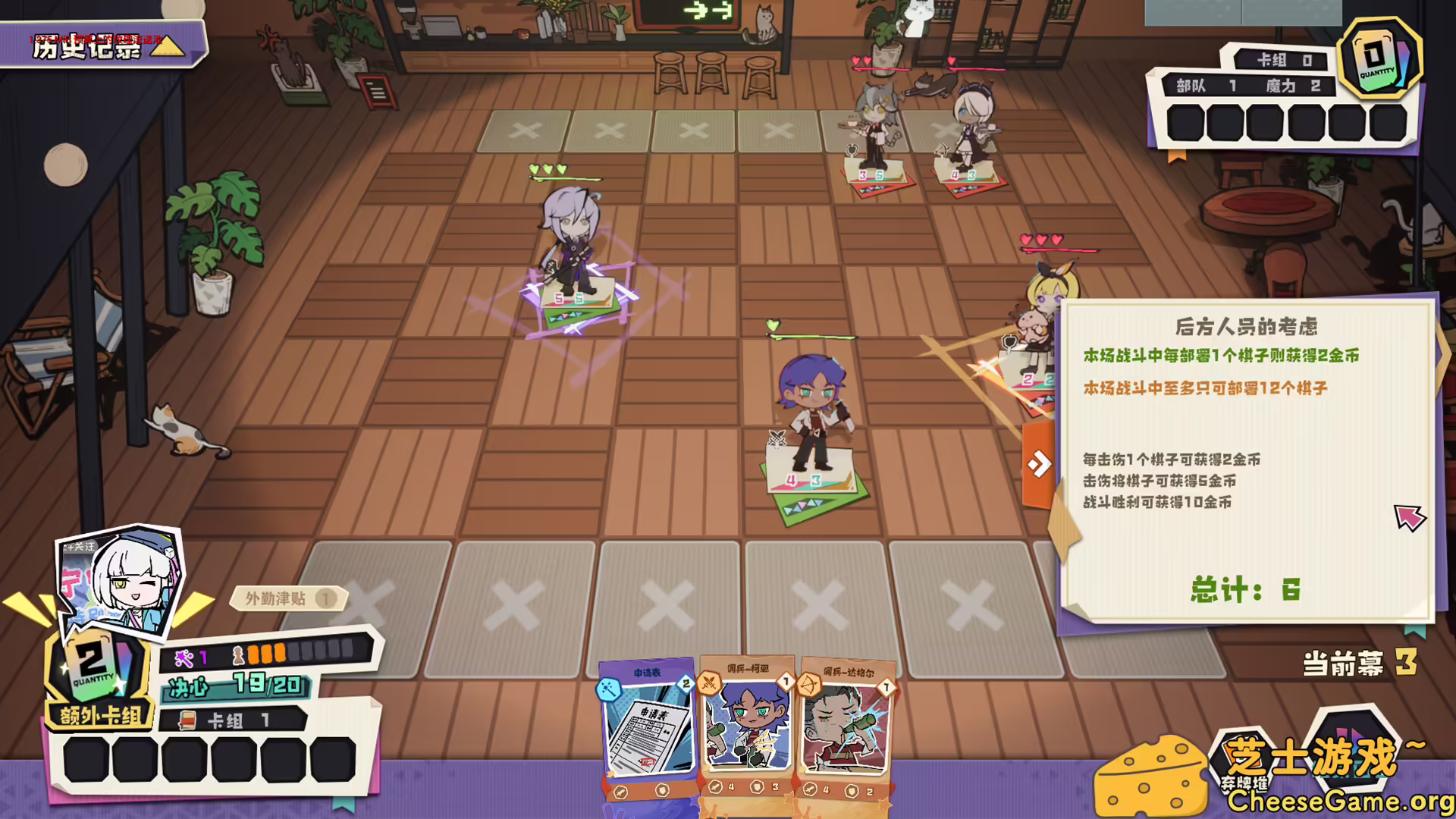Click the bow icon on the 佣兵-达格尔 card

pos(810,685)
